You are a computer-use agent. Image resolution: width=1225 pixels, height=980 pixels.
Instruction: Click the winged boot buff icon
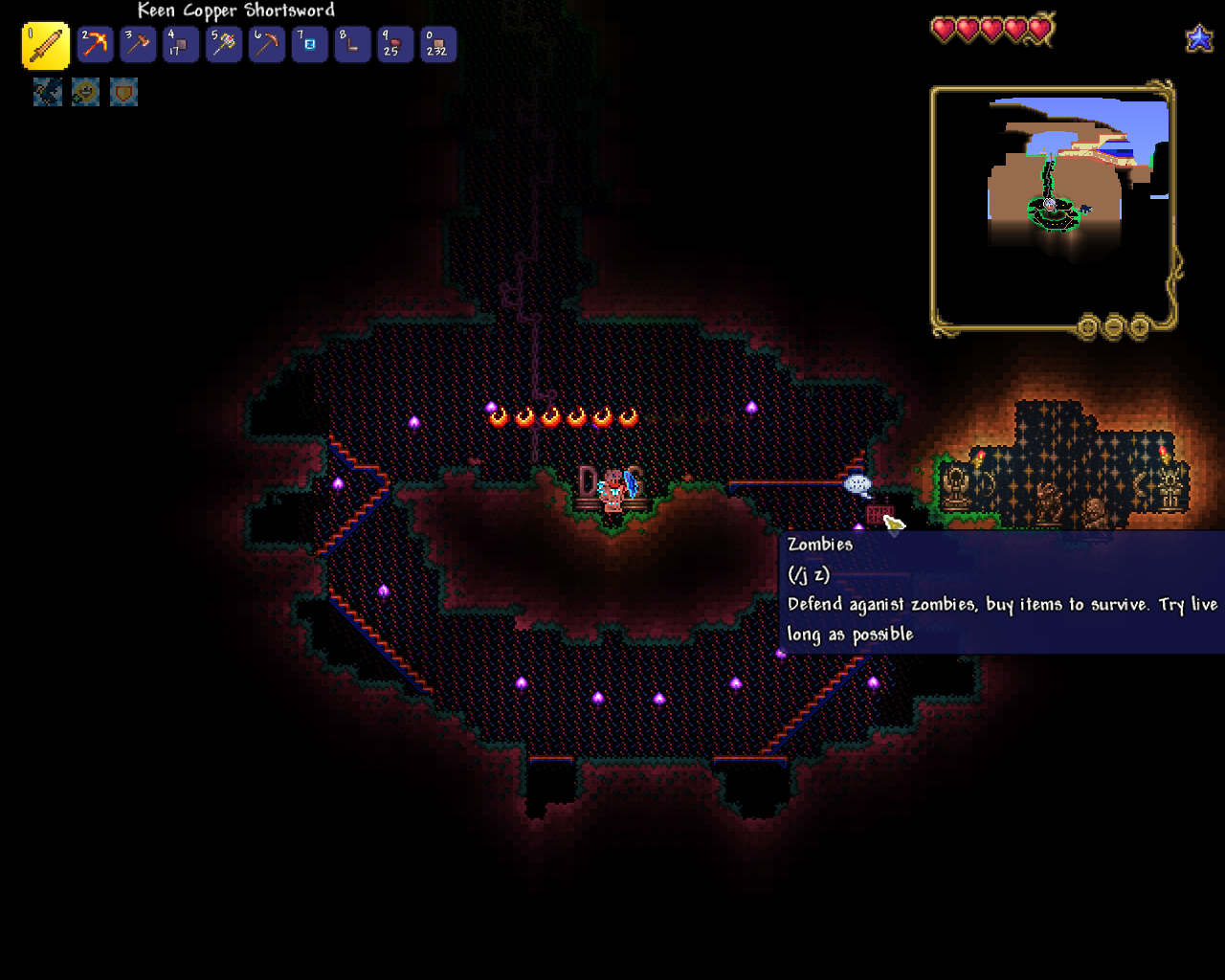(48, 92)
